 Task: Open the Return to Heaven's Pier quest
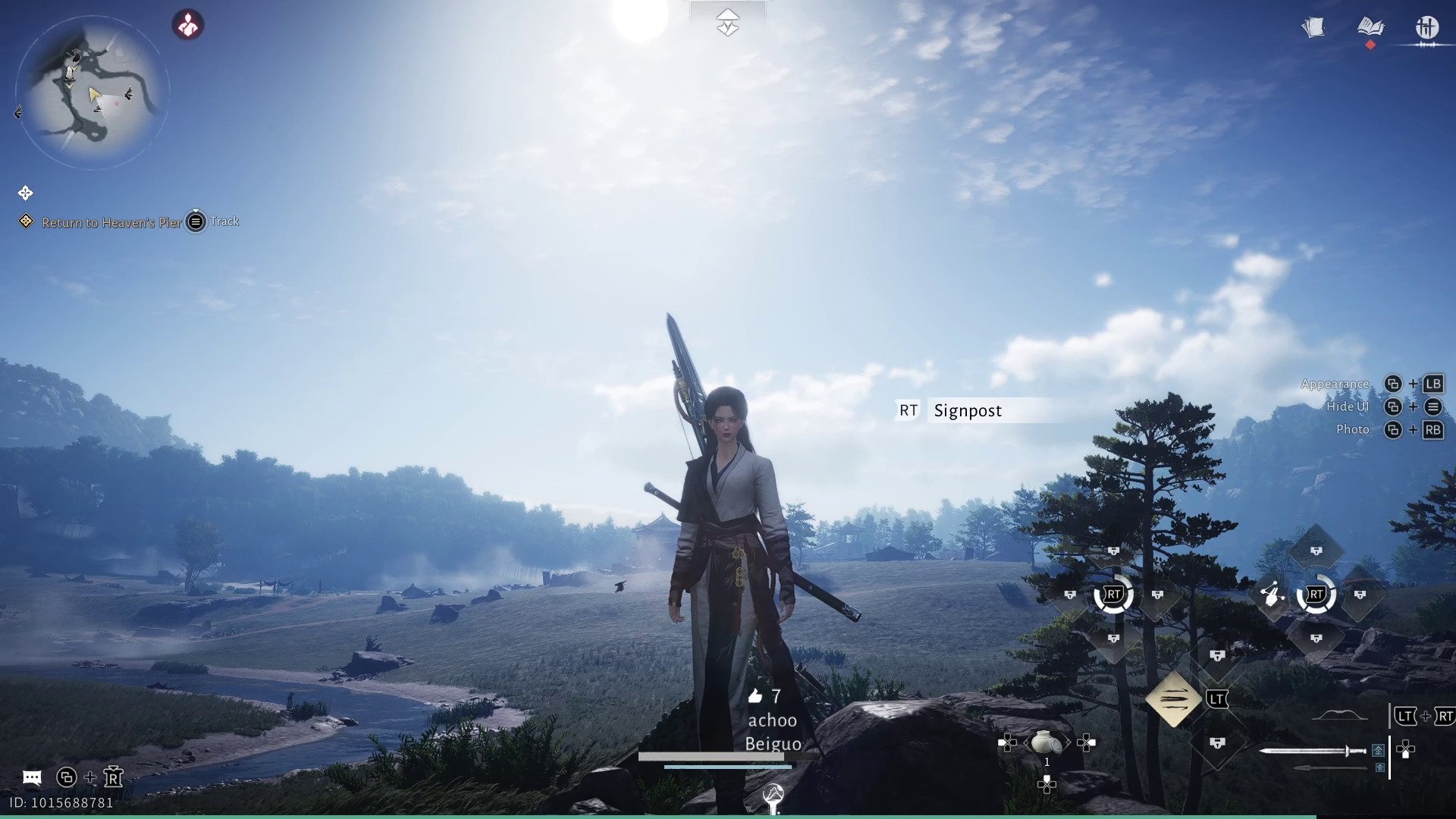click(111, 222)
